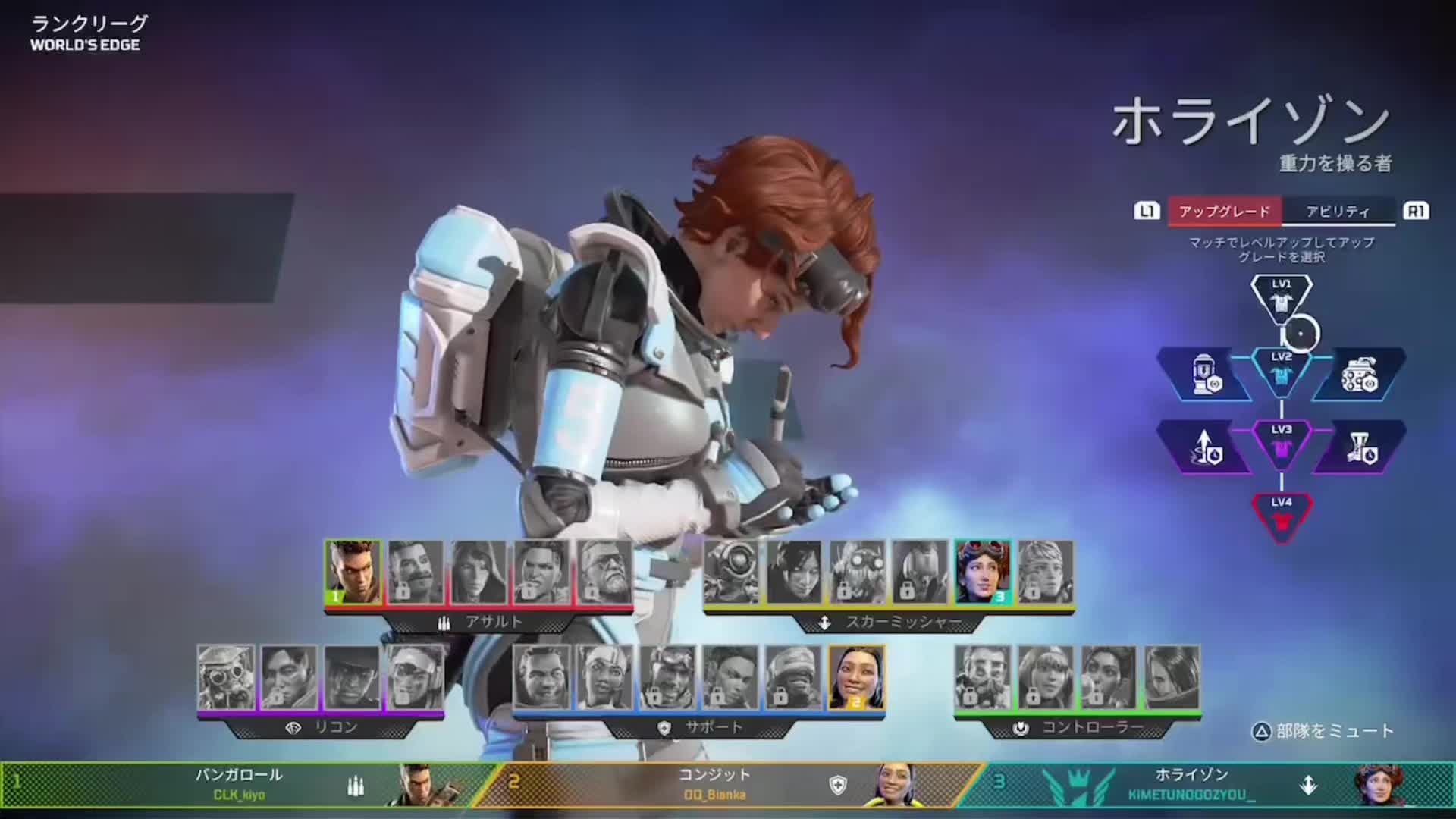Pick the Valkyrie legend portrait
This screenshot has width=1456, height=819.
pyautogui.click(x=1045, y=572)
